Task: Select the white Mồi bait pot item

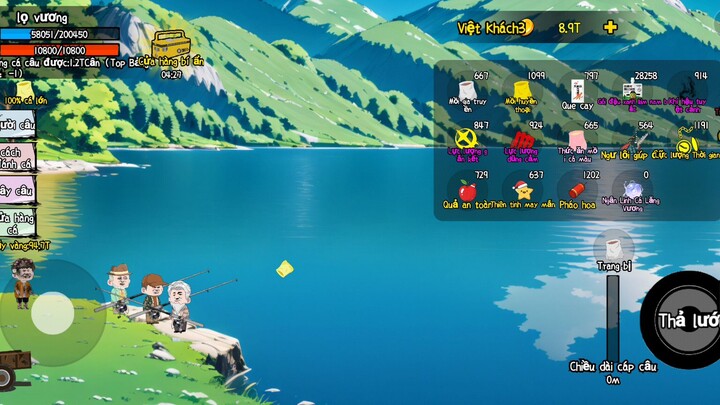Action: click(x=466, y=94)
